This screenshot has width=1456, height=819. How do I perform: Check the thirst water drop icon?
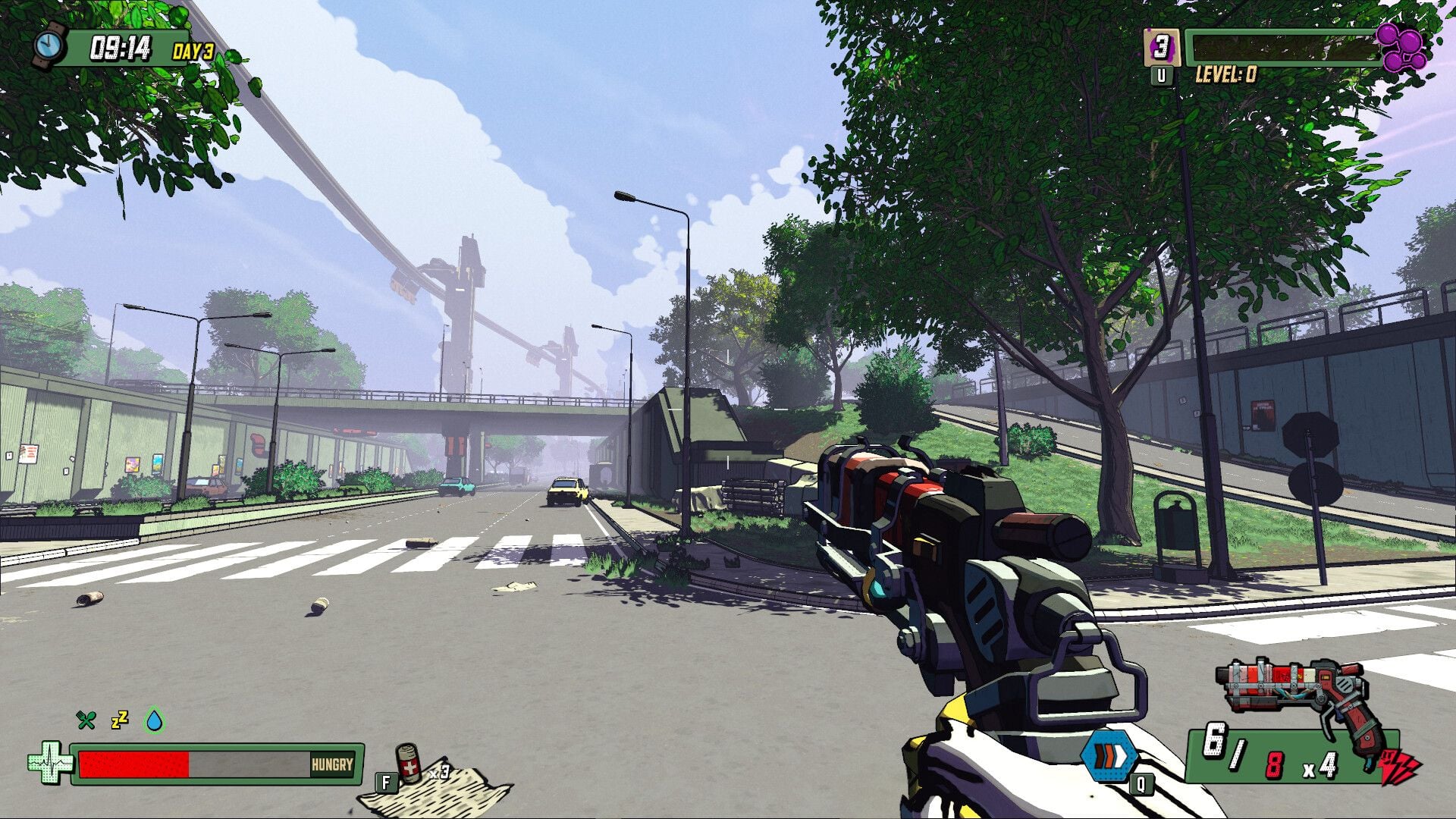click(x=155, y=720)
